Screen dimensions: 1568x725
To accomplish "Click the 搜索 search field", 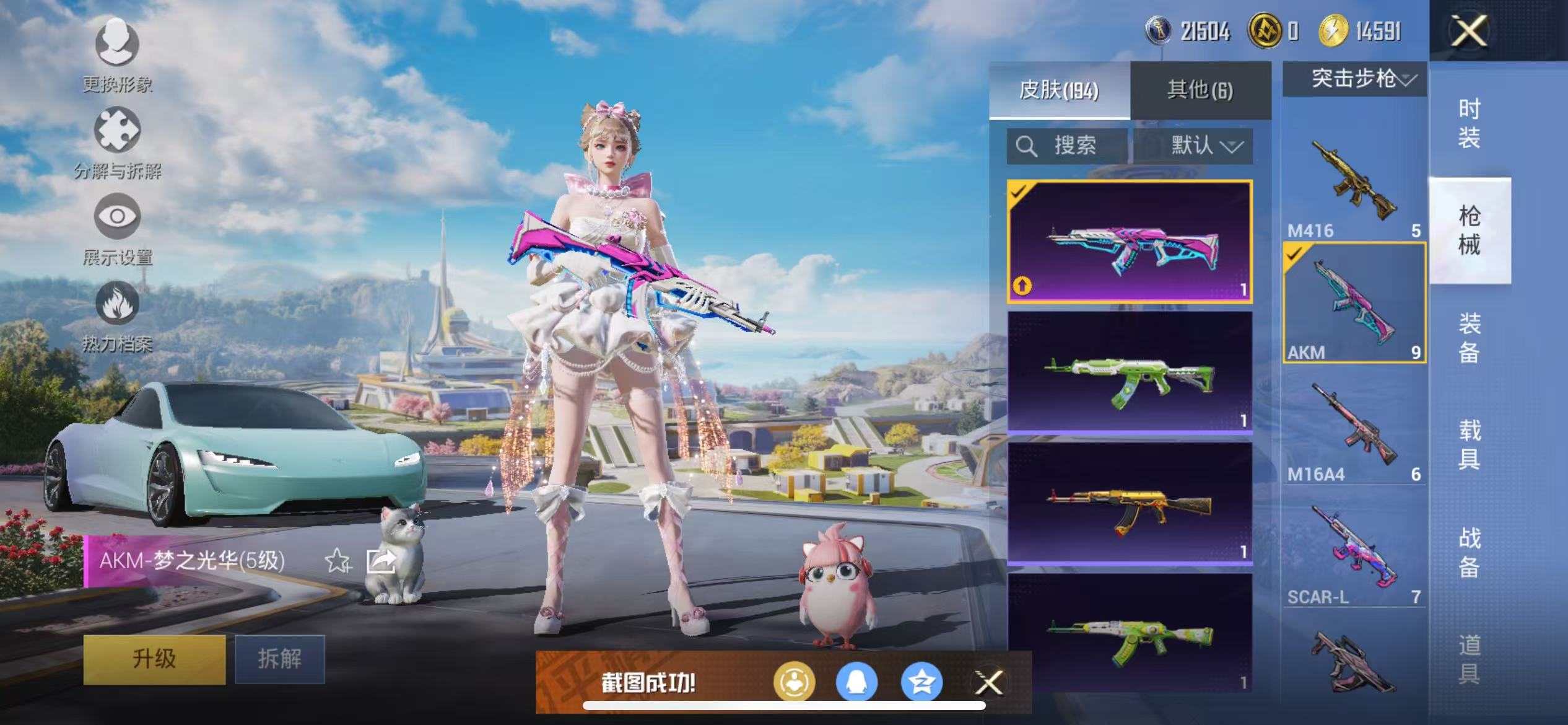I will coord(1068,146).
